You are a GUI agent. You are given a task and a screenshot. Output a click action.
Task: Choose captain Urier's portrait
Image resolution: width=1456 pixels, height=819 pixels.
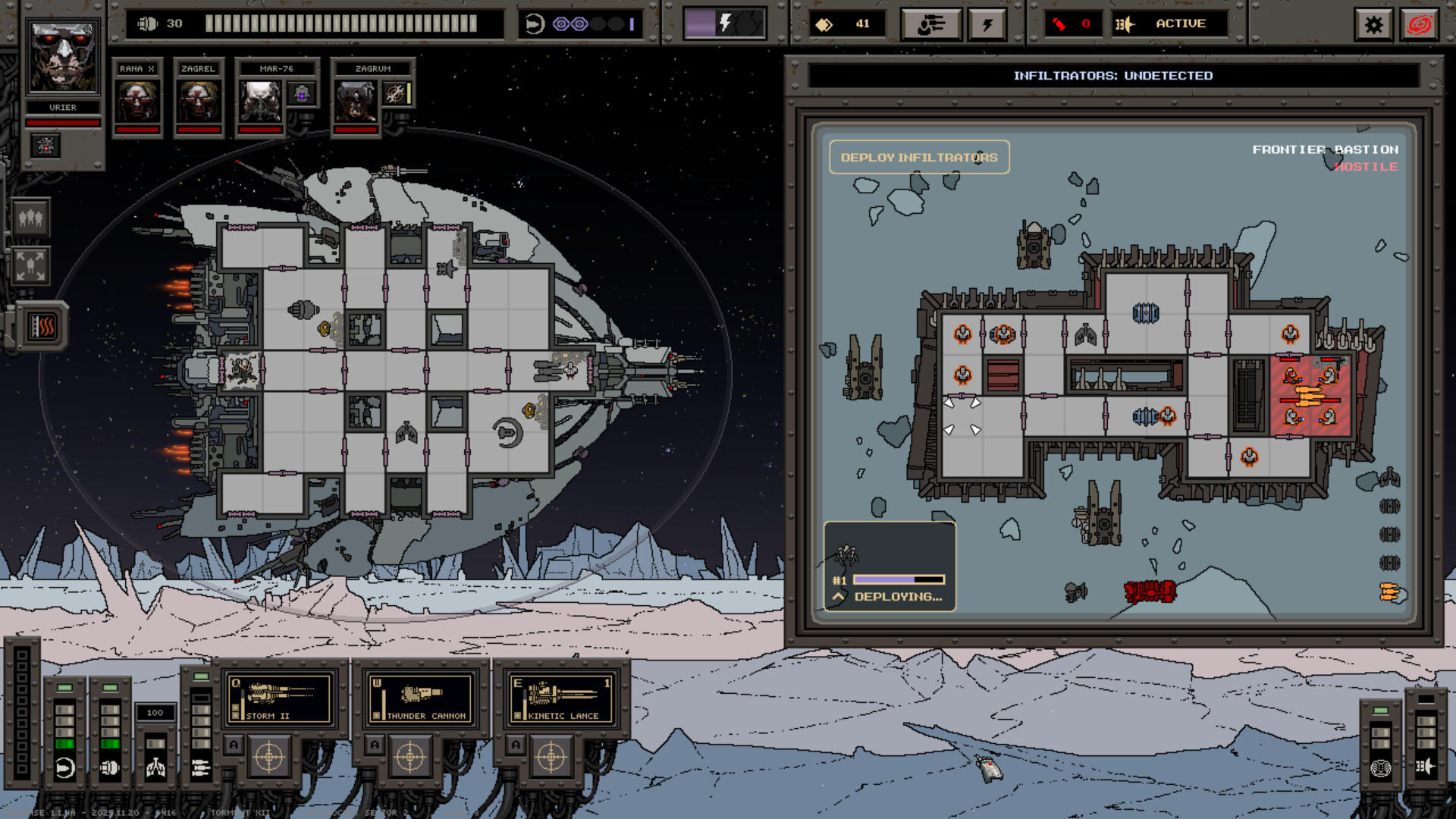click(63, 57)
